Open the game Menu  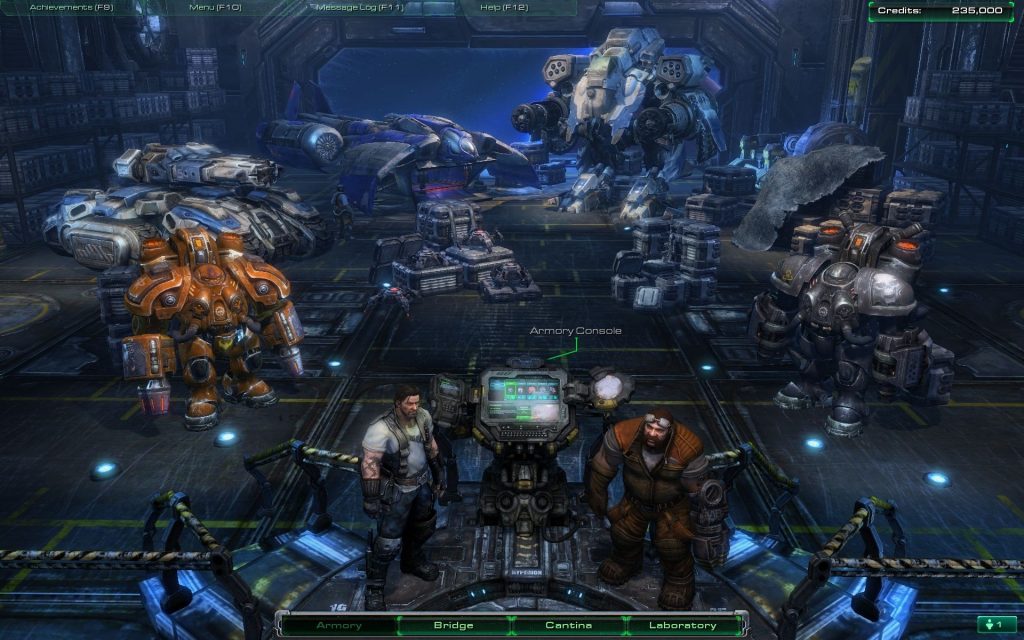click(214, 7)
